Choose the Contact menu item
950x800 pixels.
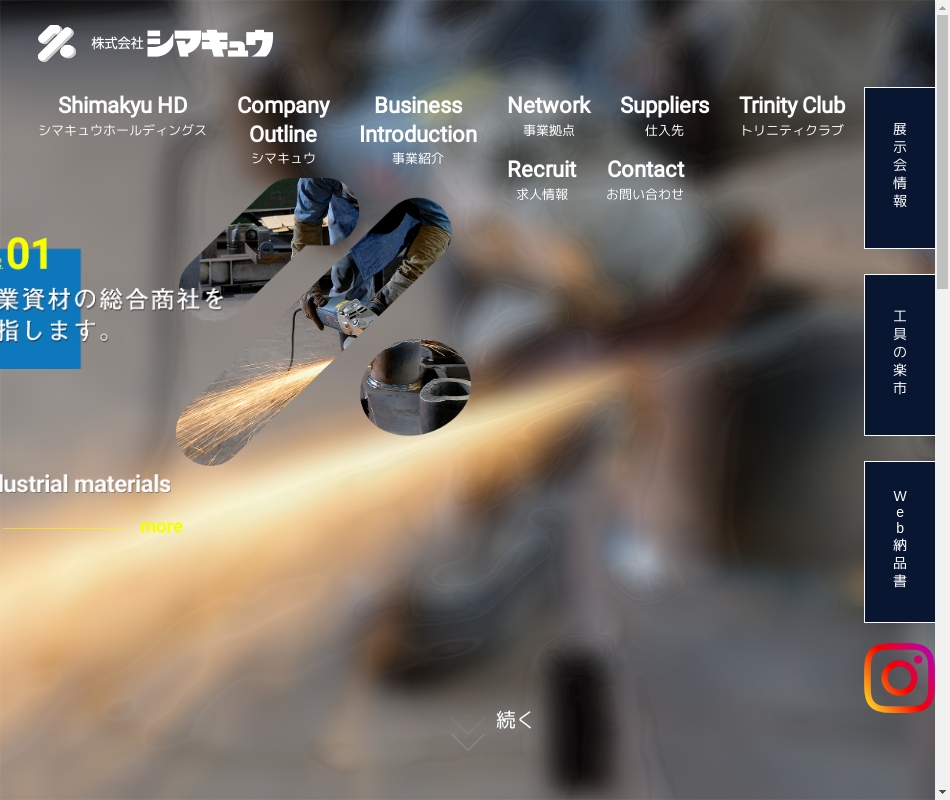coord(645,179)
